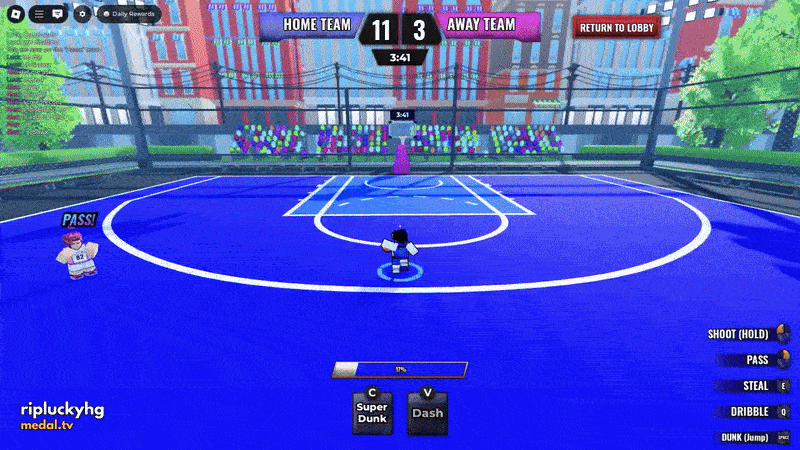Use the Dash ability
The image size is (800, 450).
[x=428, y=413]
